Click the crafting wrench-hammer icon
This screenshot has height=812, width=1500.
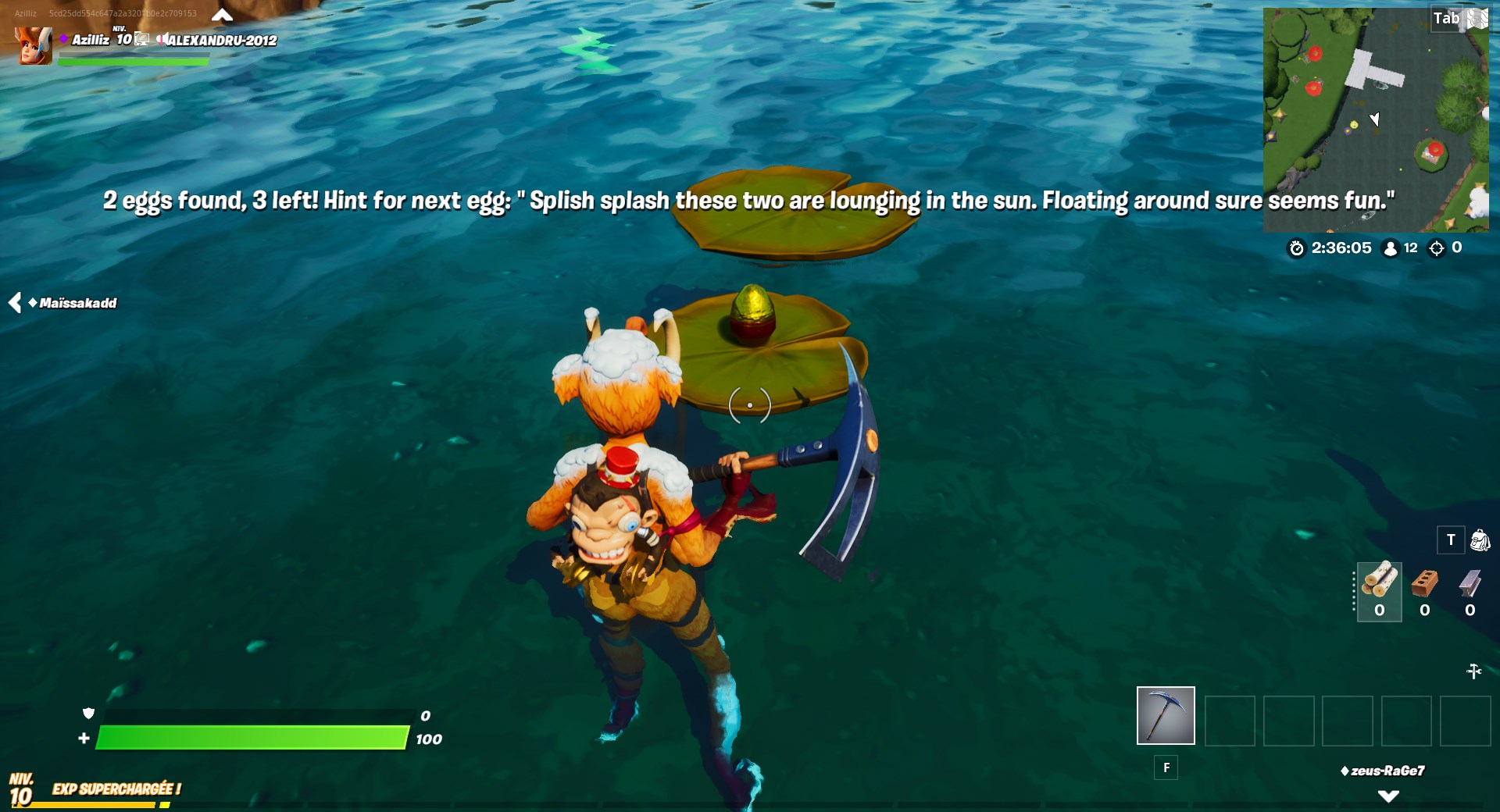[1475, 670]
